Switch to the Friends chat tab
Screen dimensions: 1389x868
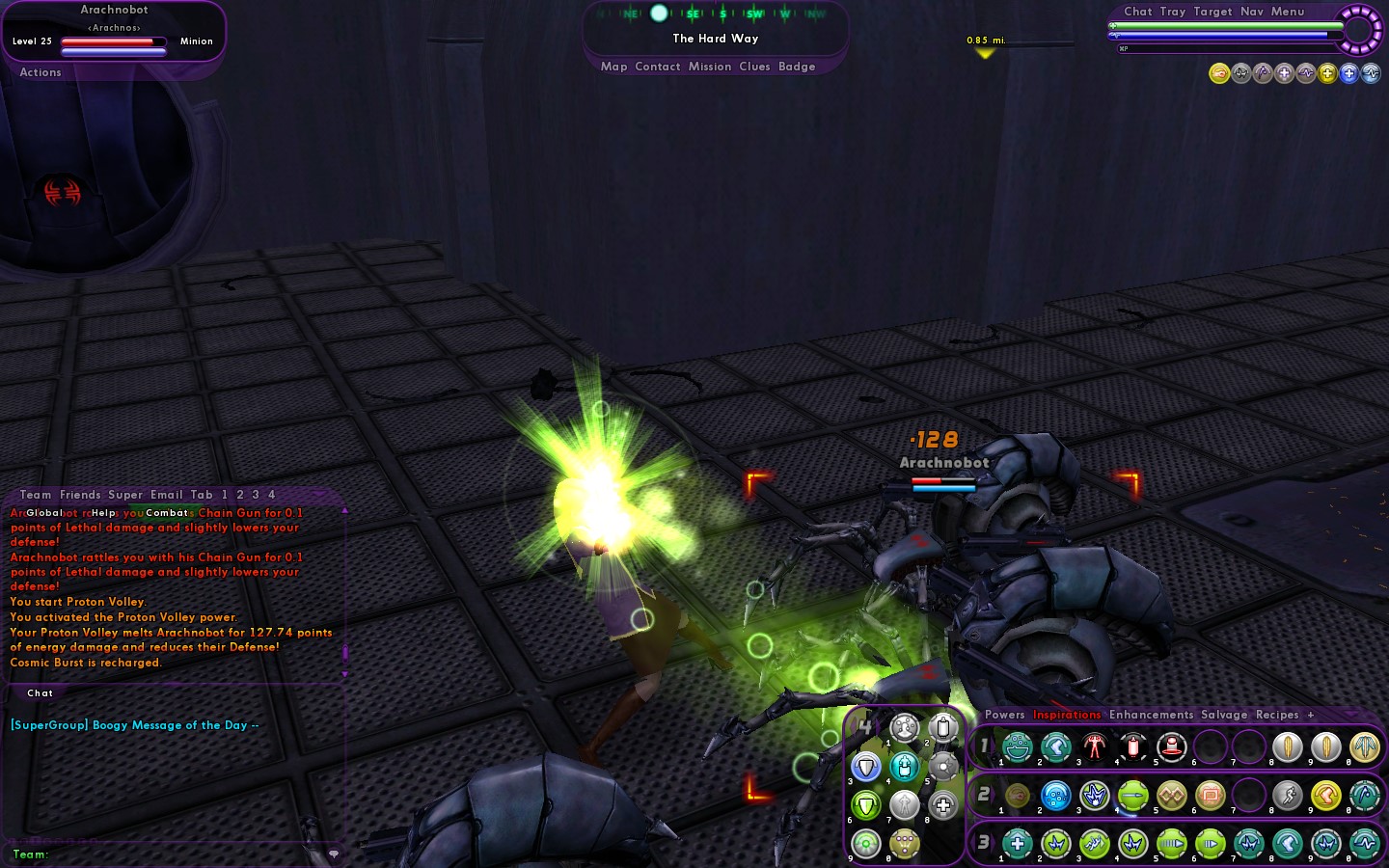(80, 495)
